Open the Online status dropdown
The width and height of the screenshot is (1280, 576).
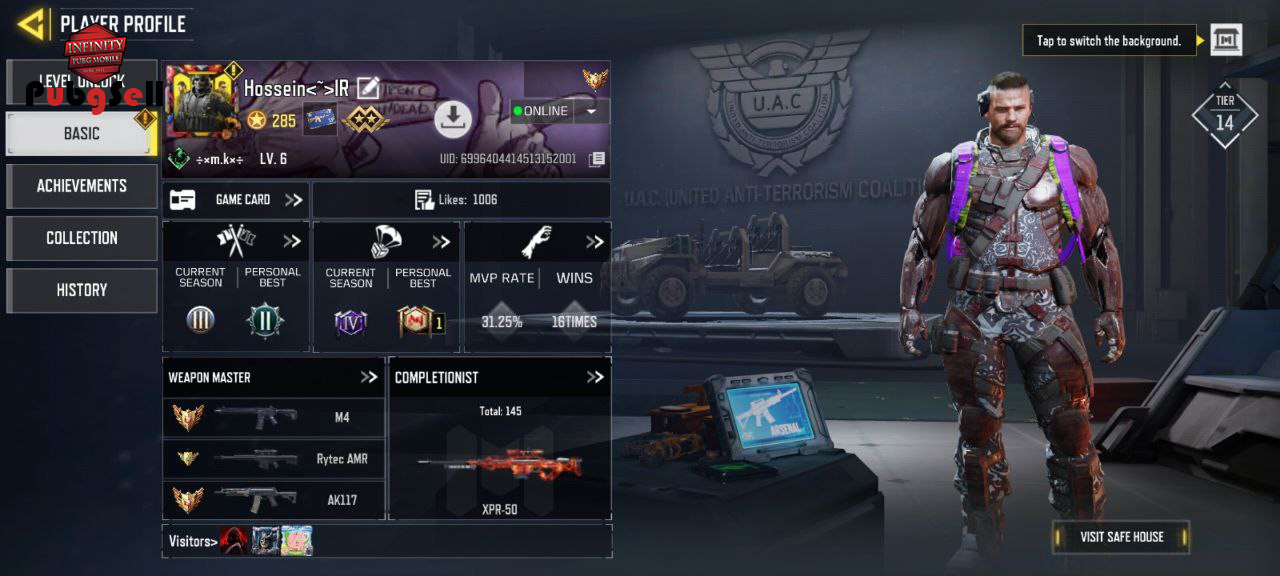click(591, 111)
